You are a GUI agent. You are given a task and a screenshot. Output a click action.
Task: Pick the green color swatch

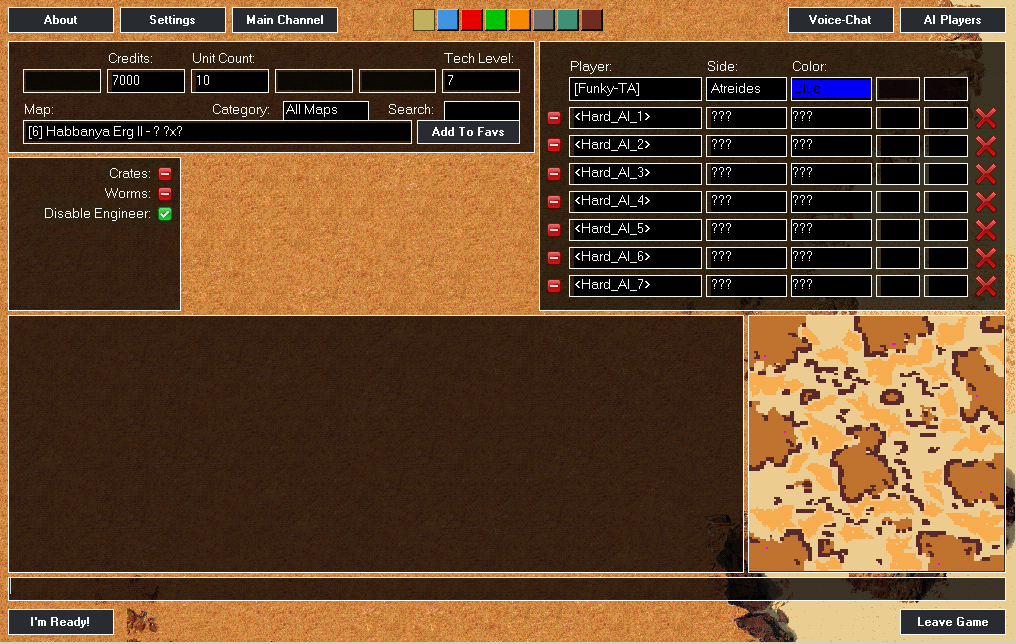[496, 20]
